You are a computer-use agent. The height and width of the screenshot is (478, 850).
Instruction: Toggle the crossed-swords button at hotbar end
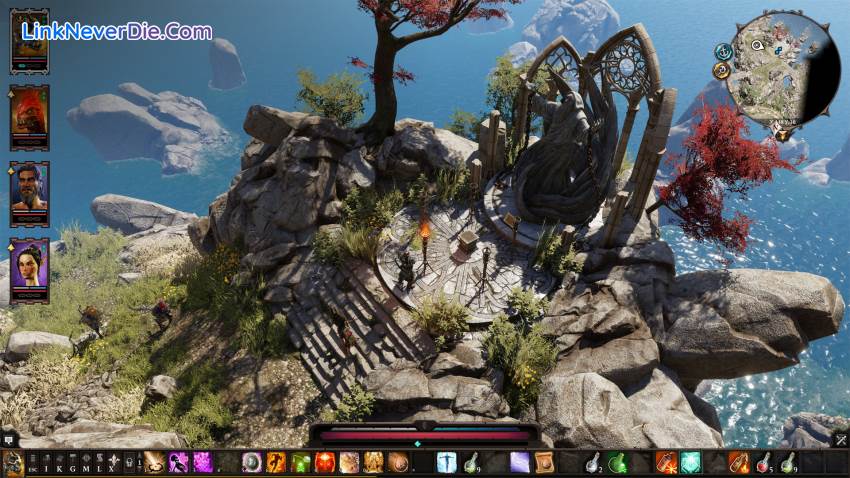point(840,439)
